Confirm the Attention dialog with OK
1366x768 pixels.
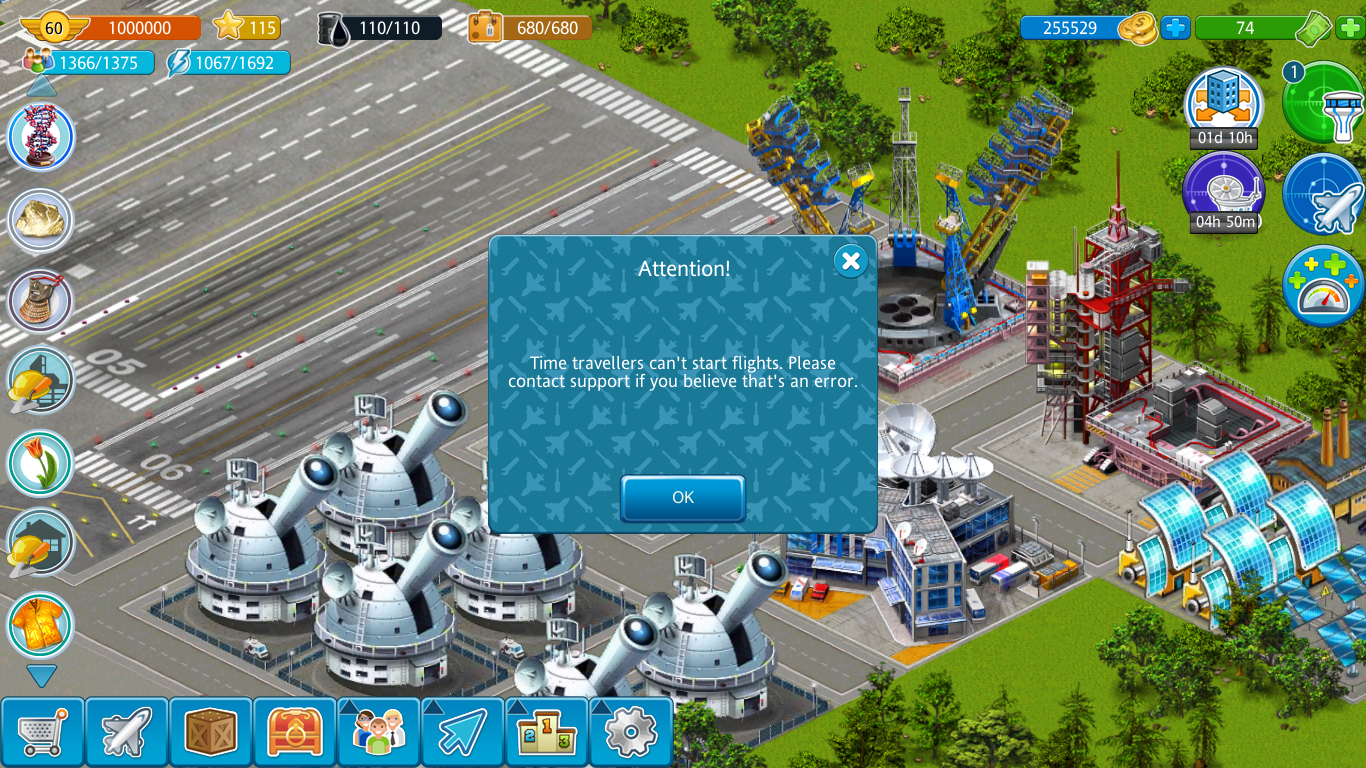coord(683,498)
